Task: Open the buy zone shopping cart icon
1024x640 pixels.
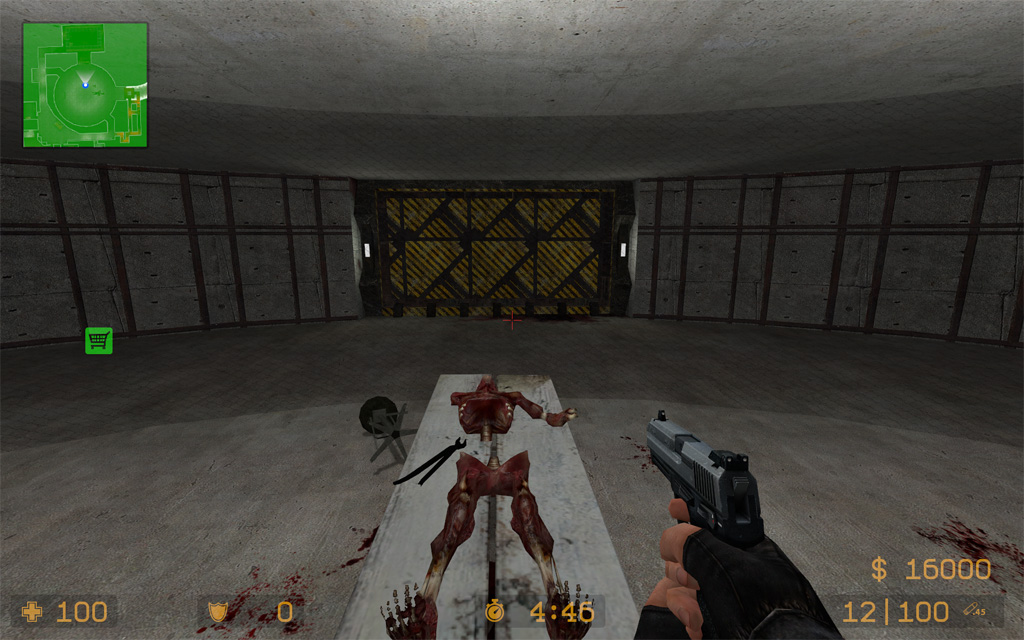Action: coord(98,340)
